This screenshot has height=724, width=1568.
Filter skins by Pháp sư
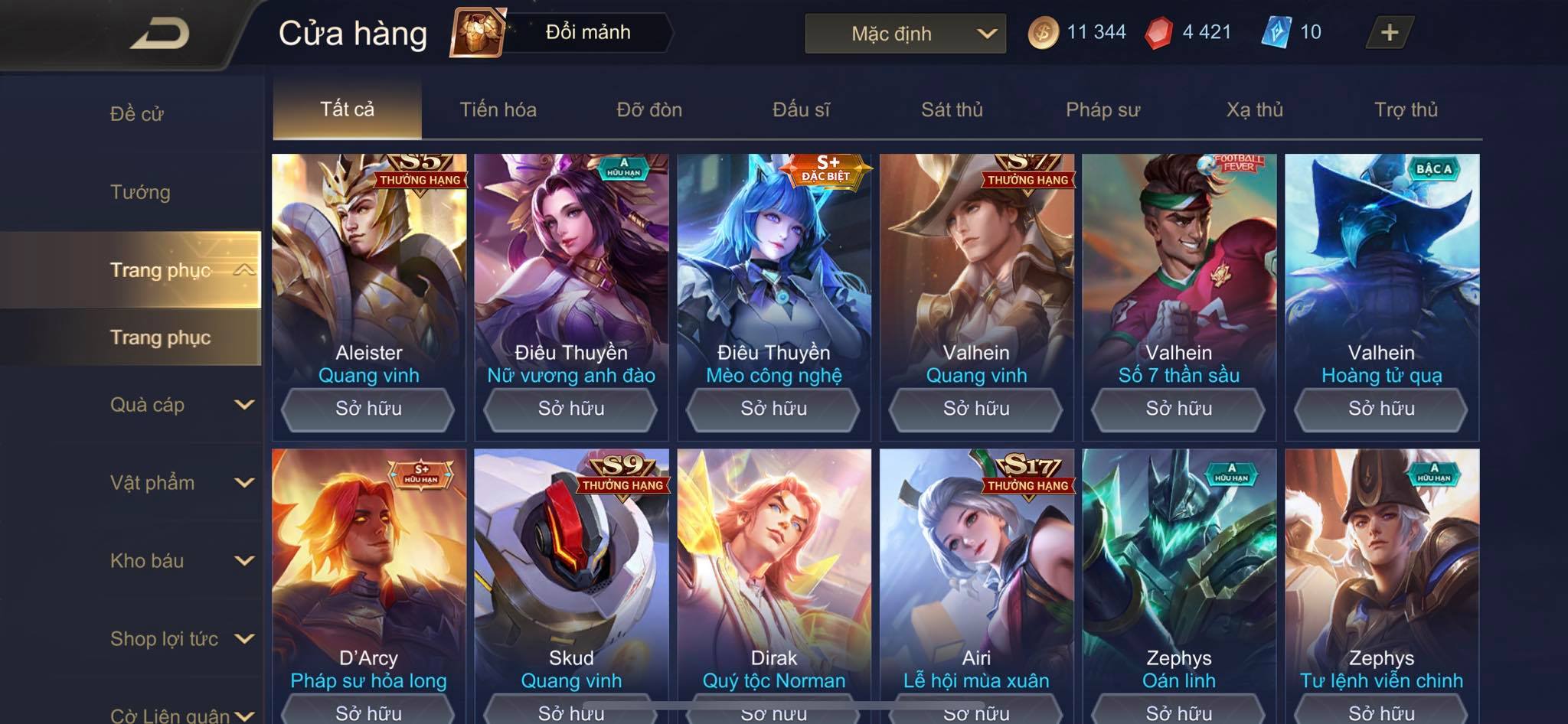point(1102,109)
